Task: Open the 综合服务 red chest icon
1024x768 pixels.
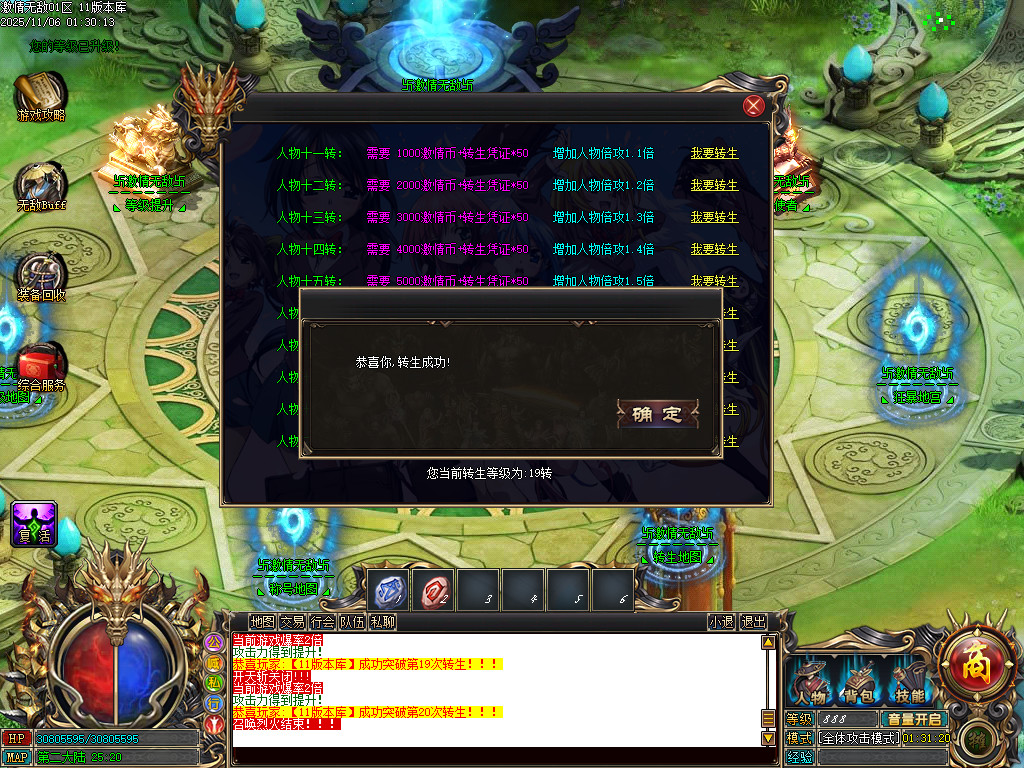Action: 42,366
